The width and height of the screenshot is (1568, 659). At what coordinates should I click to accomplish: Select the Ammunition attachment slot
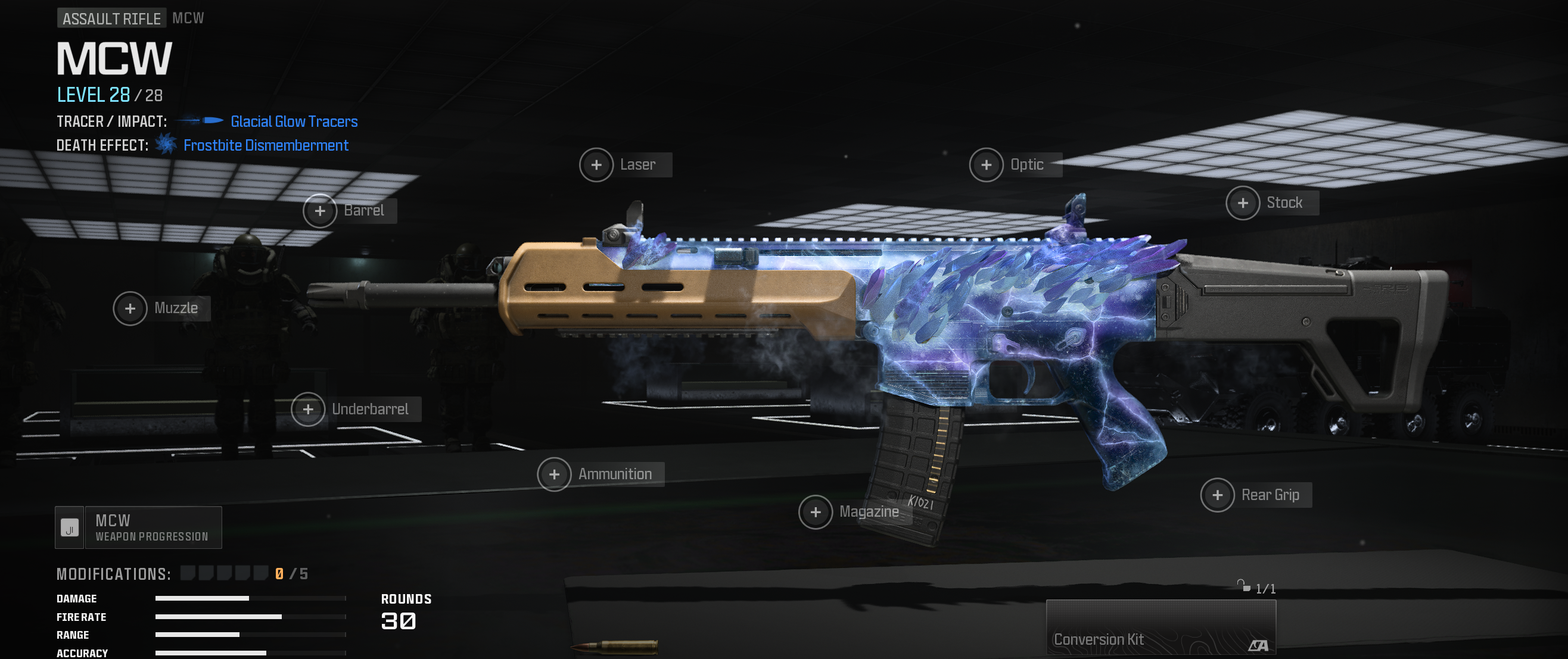point(555,474)
